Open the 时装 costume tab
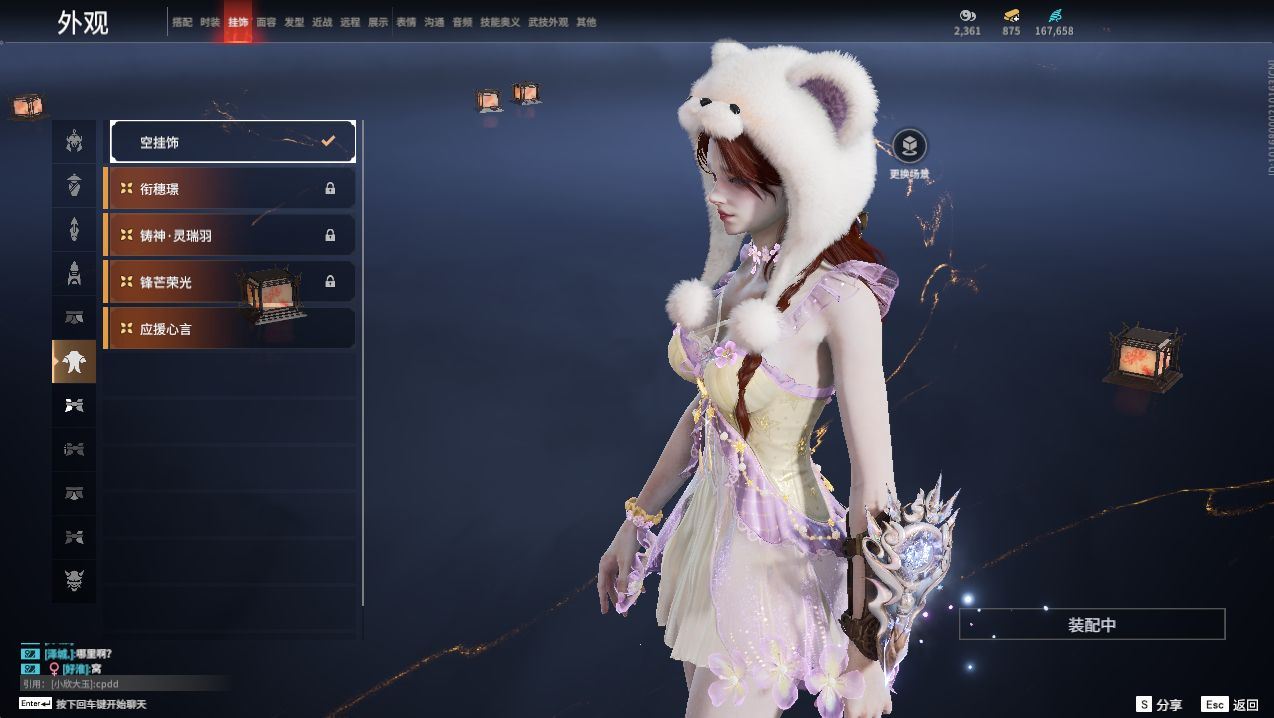Viewport: 1274px width, 718px height. 210,22
